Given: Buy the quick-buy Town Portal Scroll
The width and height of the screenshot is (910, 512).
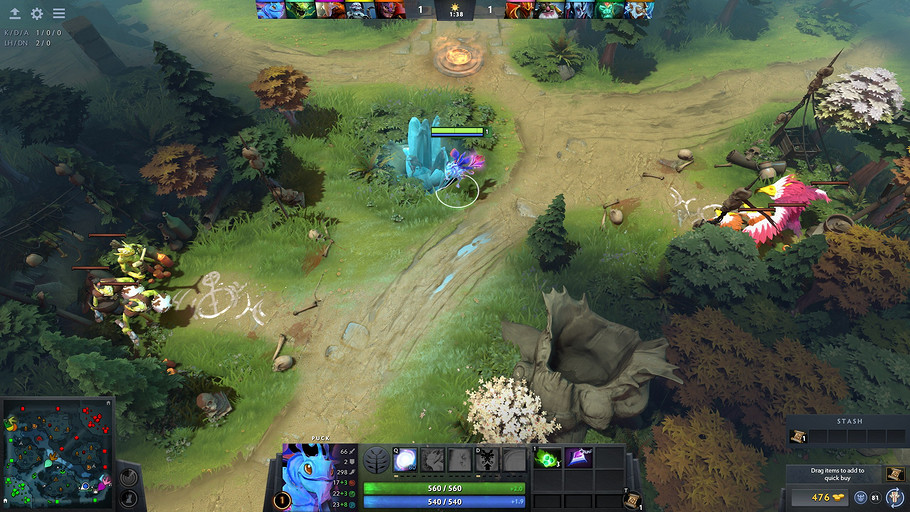Looking at the screenshot, I should 894,474.
